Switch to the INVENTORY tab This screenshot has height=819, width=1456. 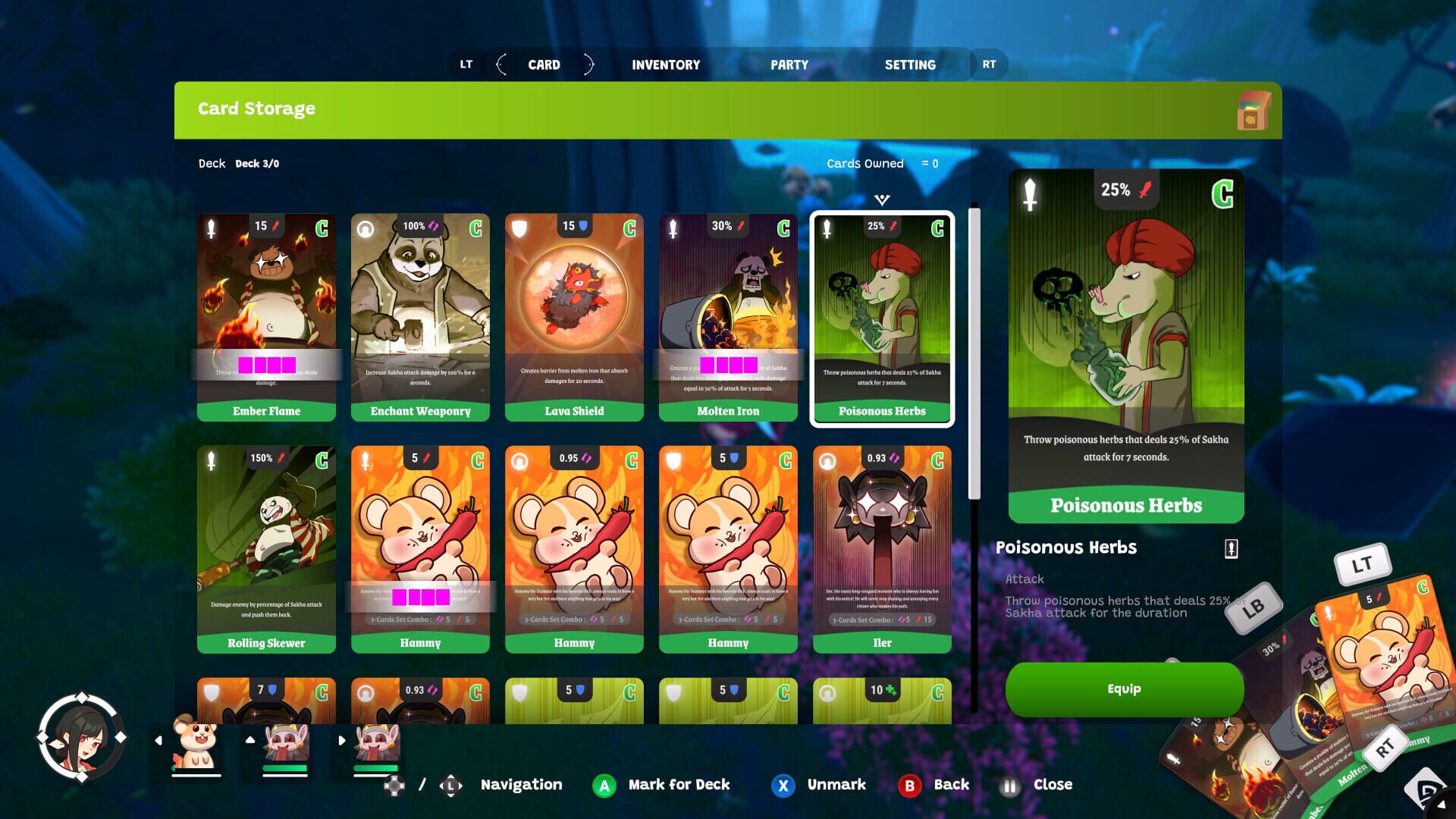click(666, 64)
